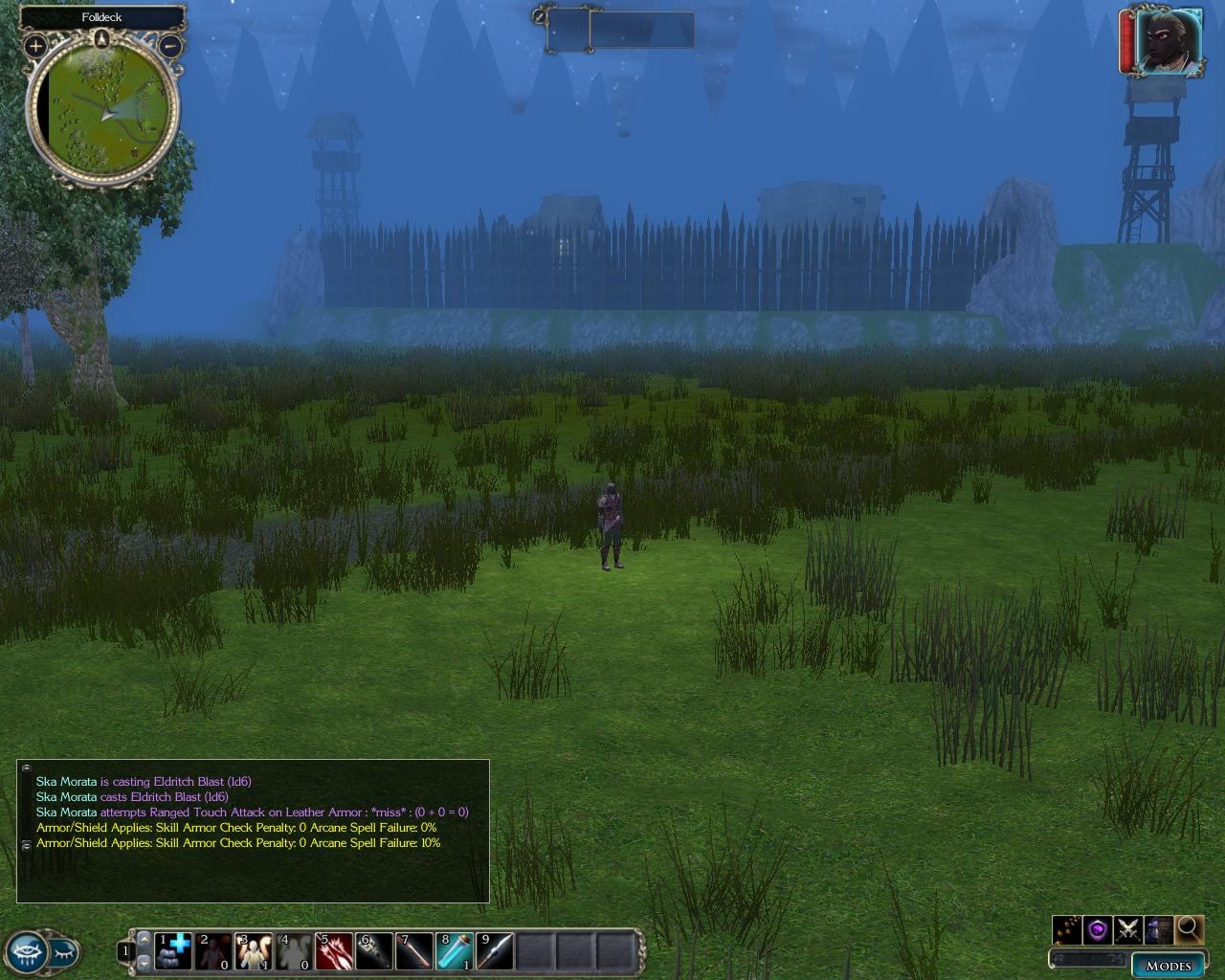Select the staff in hotbar slot 7

pos(414,951)
